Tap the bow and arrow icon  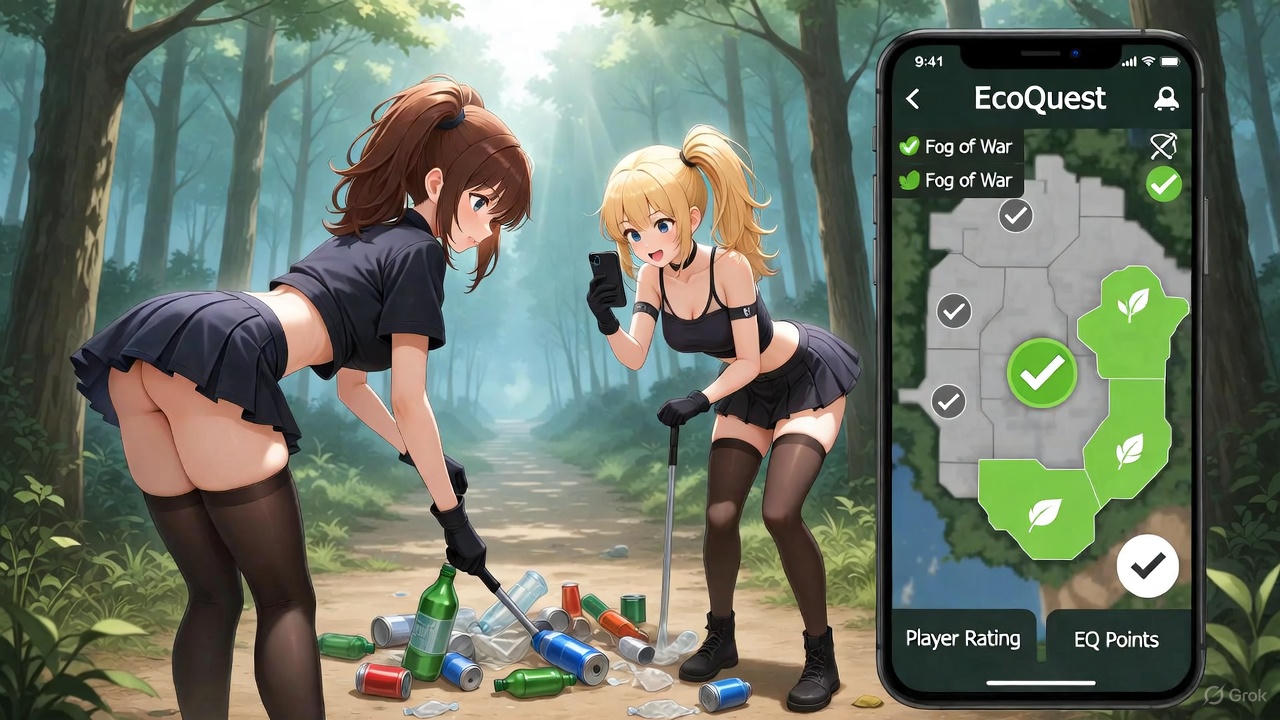click(1163, 147)
